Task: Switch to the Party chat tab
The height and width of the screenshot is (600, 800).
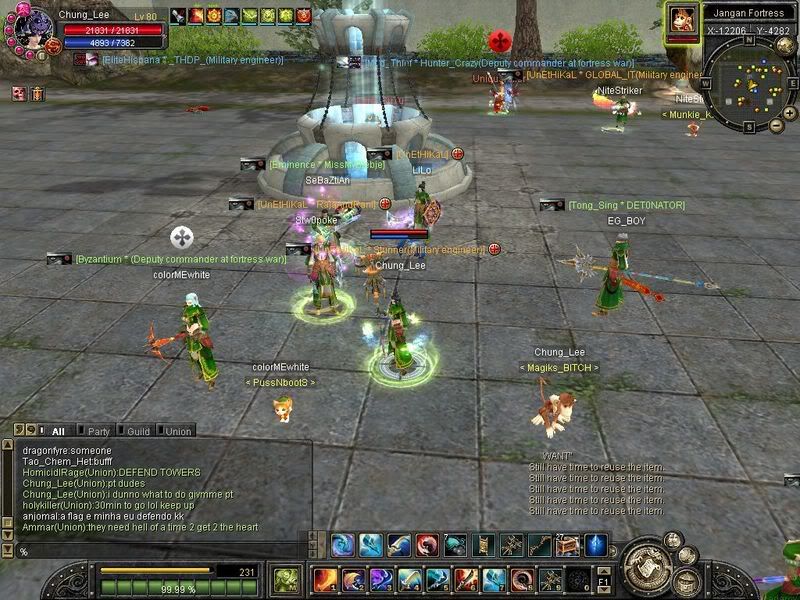Action: click(x=98, y=431)
